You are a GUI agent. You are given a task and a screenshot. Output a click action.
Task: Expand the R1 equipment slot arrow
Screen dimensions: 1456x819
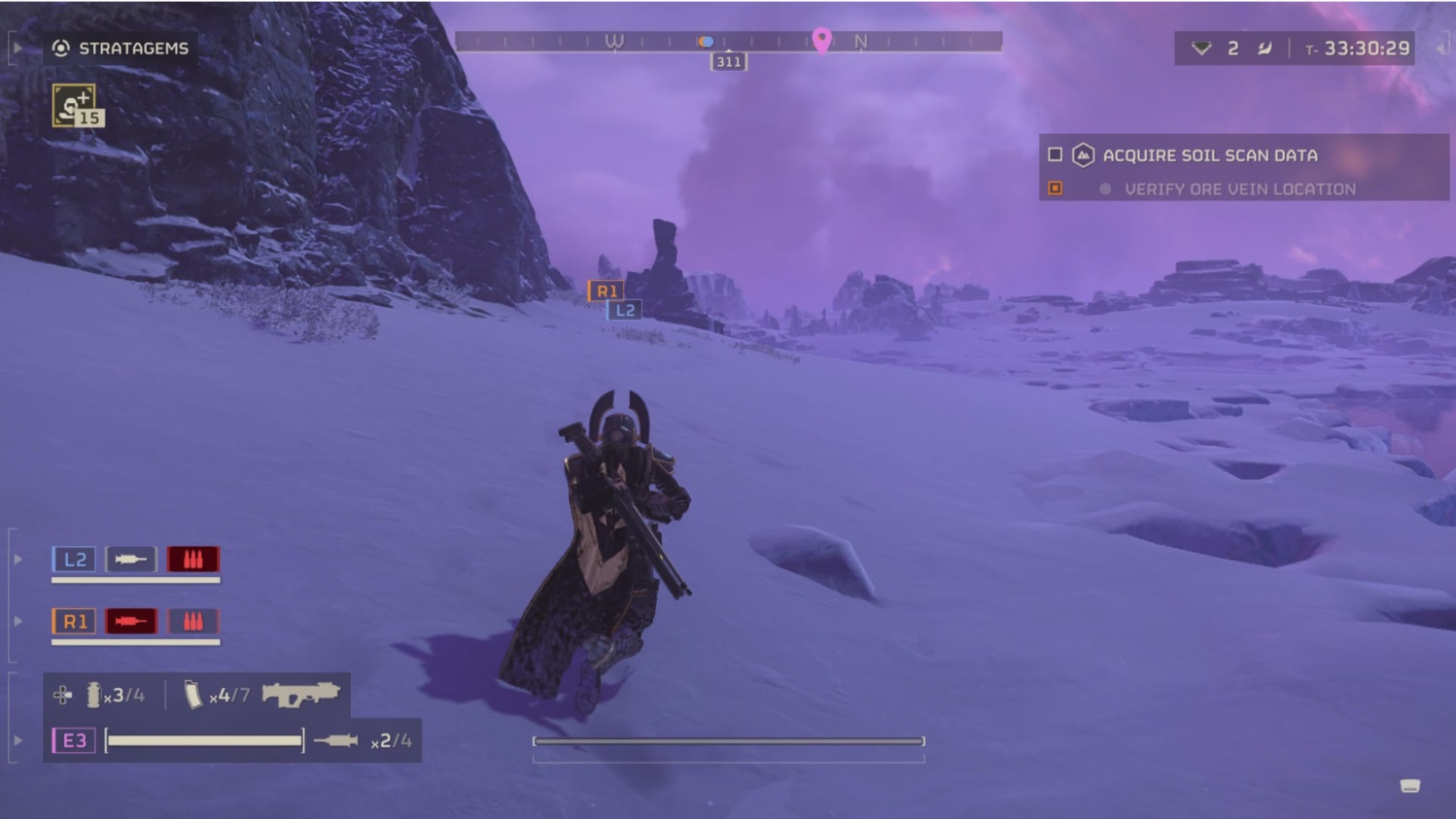click(x=17, y=621)
